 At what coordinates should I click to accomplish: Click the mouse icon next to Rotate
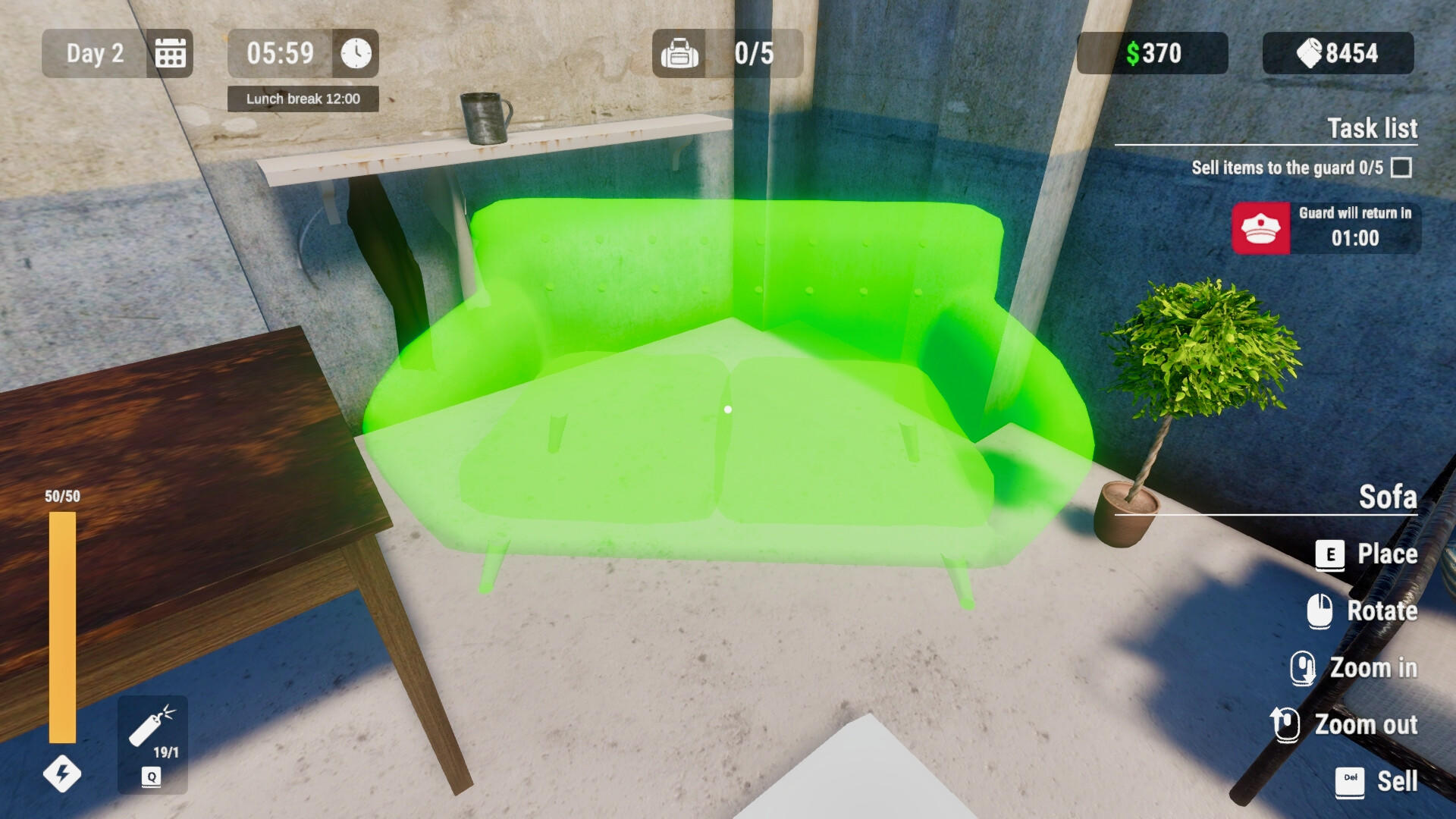[1320, 611]
